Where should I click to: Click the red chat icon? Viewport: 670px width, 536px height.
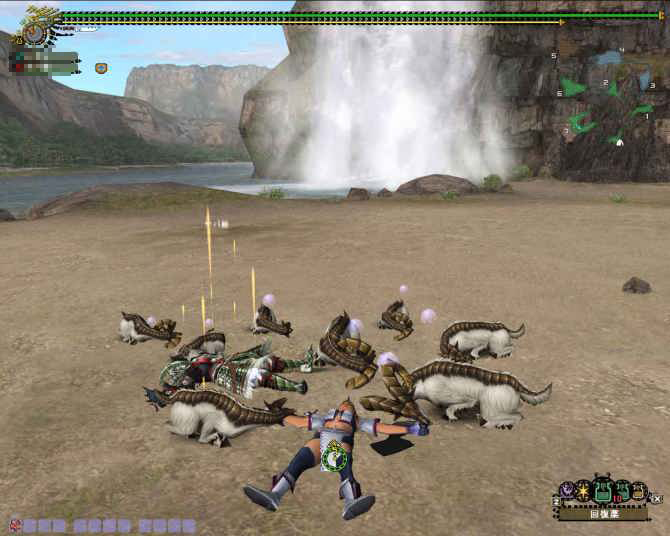tap(14, 524)
